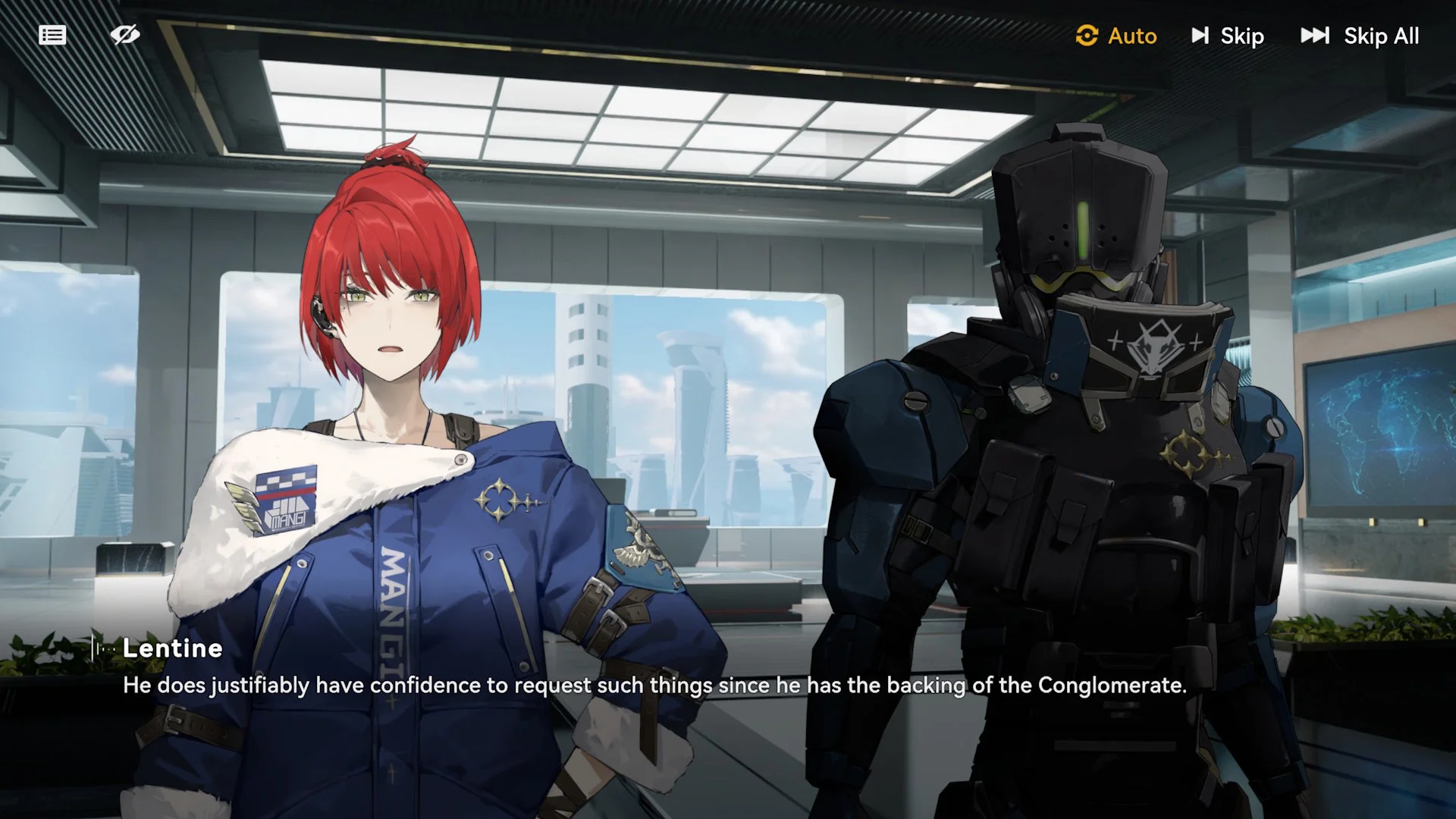Skip the current dialogue line
Screen dimensions: 1456x819
tap(1228, 36)
